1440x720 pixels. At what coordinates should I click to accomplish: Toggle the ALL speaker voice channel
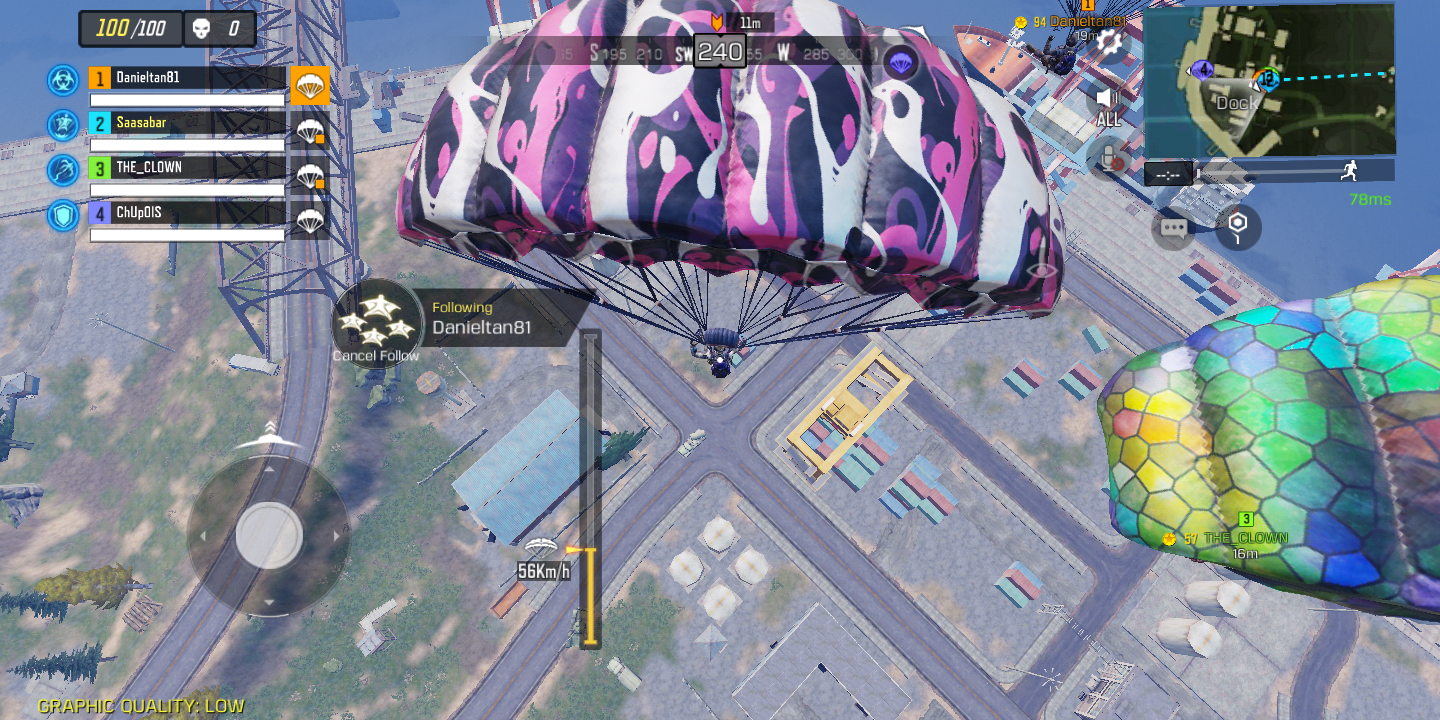point(1106,103)
